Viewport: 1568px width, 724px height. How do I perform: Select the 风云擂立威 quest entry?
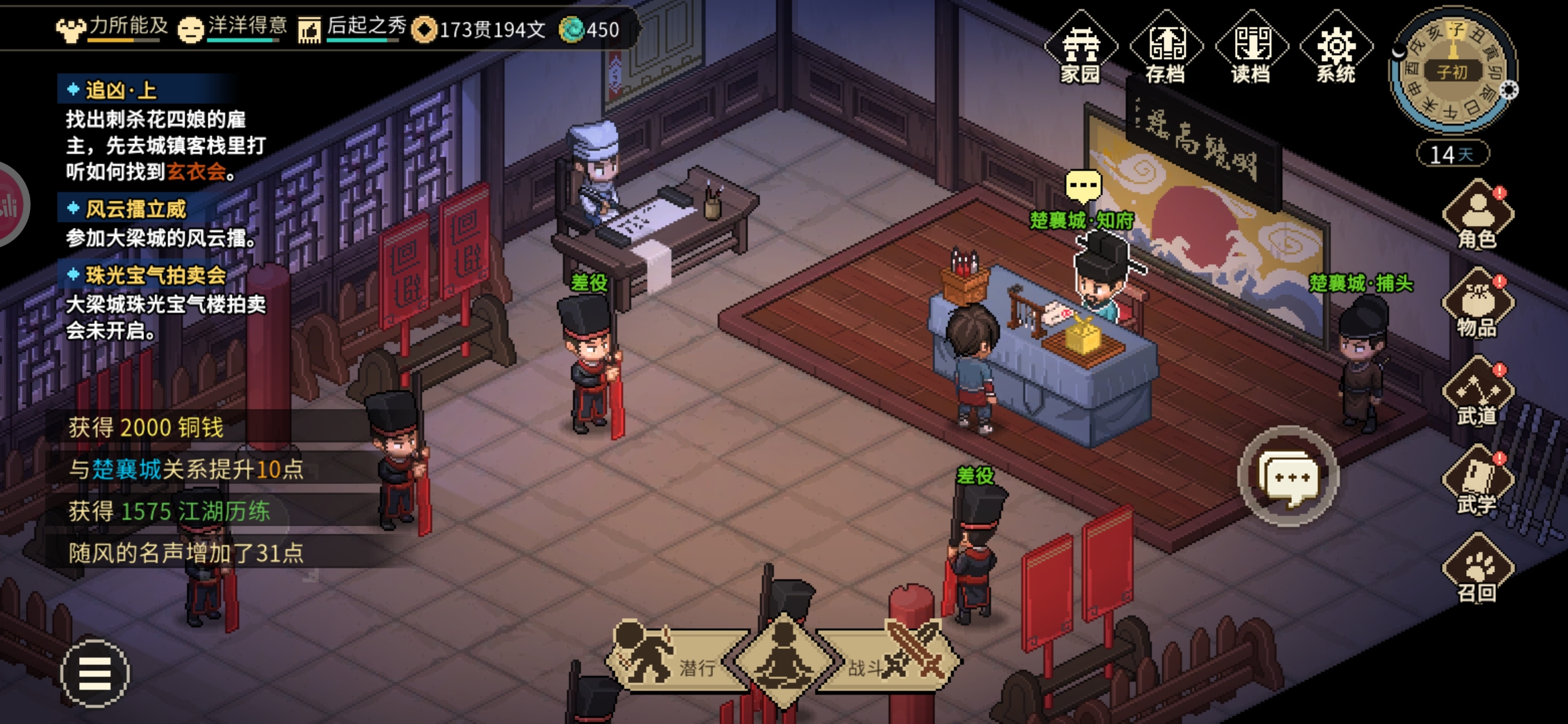tap(135, 209)
